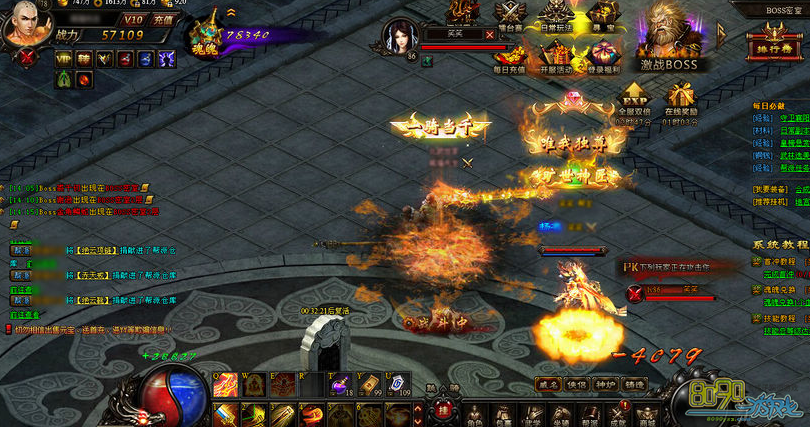Click the VIP buff icon
Viewport: 810px width, 427px height.
(64, 59)
